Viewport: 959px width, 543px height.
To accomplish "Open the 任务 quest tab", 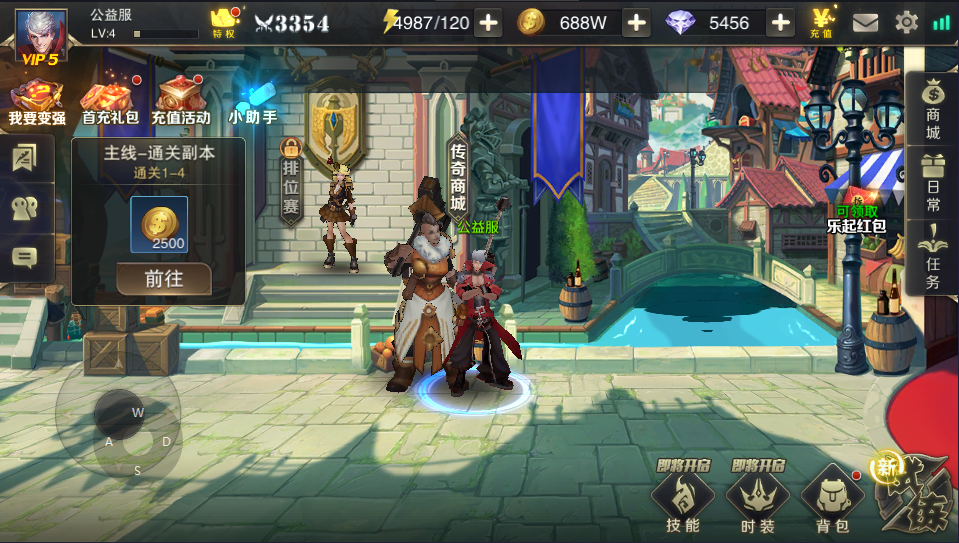I will pyautogui.click(x=932, y=257).
